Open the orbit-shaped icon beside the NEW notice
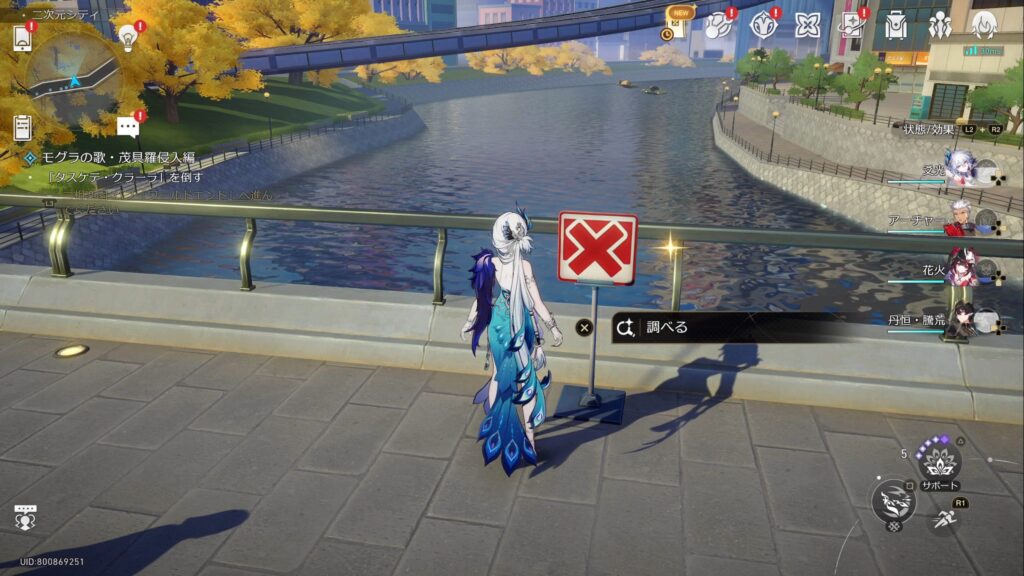 (718, 26)
